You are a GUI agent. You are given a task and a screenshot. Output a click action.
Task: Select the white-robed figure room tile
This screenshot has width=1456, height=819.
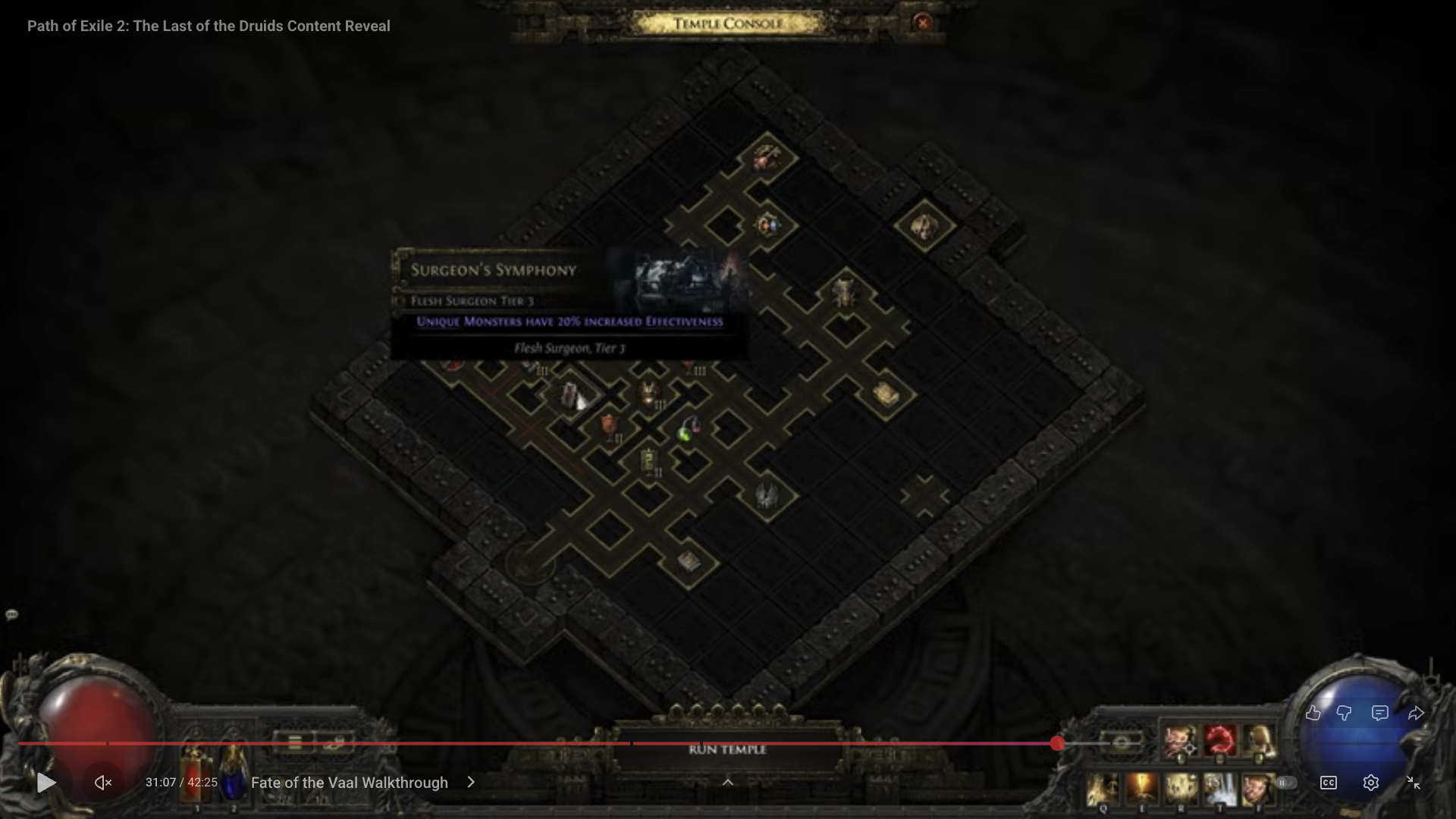[571, 396]
